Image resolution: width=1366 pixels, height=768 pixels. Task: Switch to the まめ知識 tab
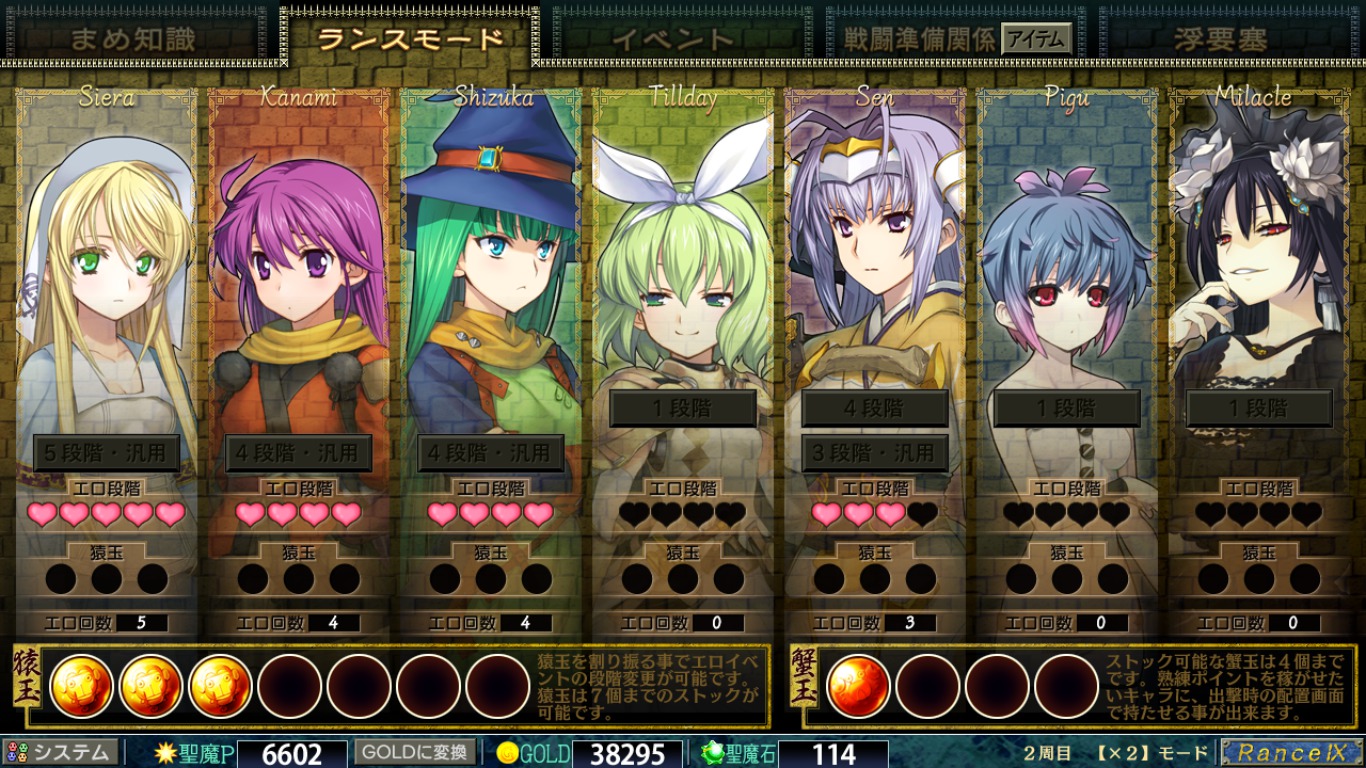(x=132, y=39)
